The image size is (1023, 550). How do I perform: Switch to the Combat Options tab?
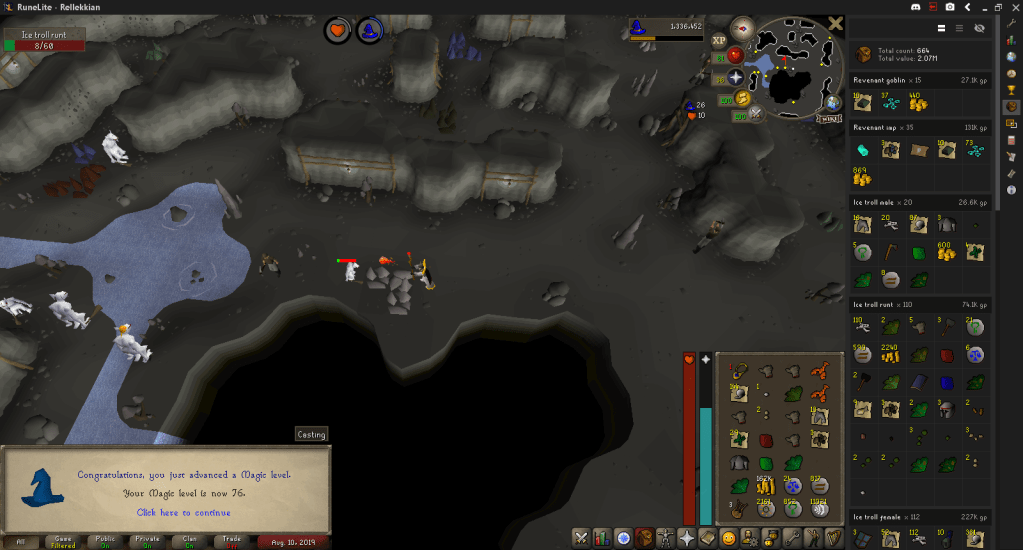coord(583,538)
